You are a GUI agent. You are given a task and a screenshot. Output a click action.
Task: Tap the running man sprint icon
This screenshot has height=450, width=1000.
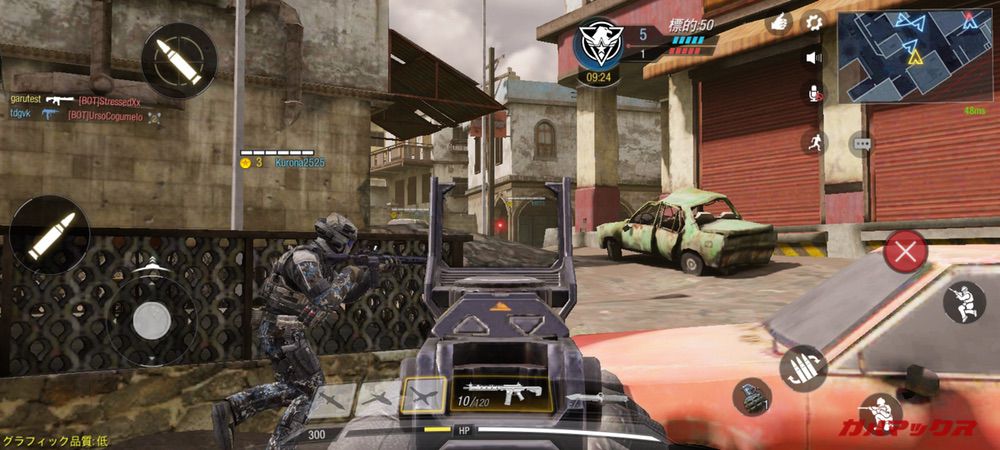pos(814,141)
